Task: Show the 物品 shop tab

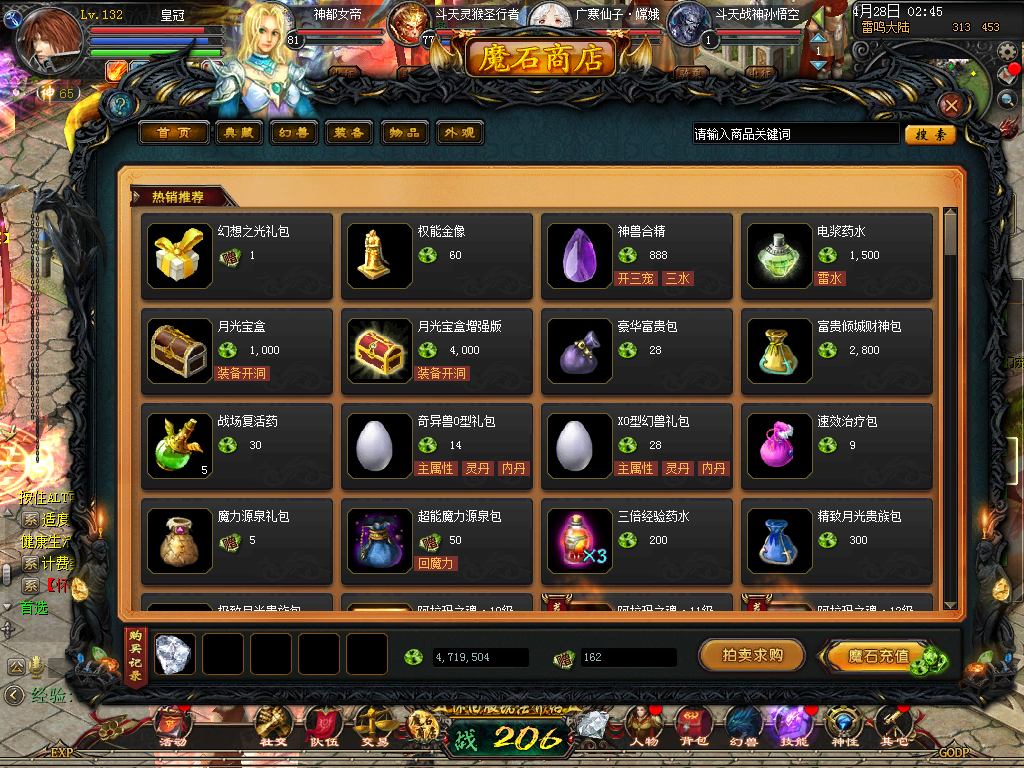Action: (405, 133)
